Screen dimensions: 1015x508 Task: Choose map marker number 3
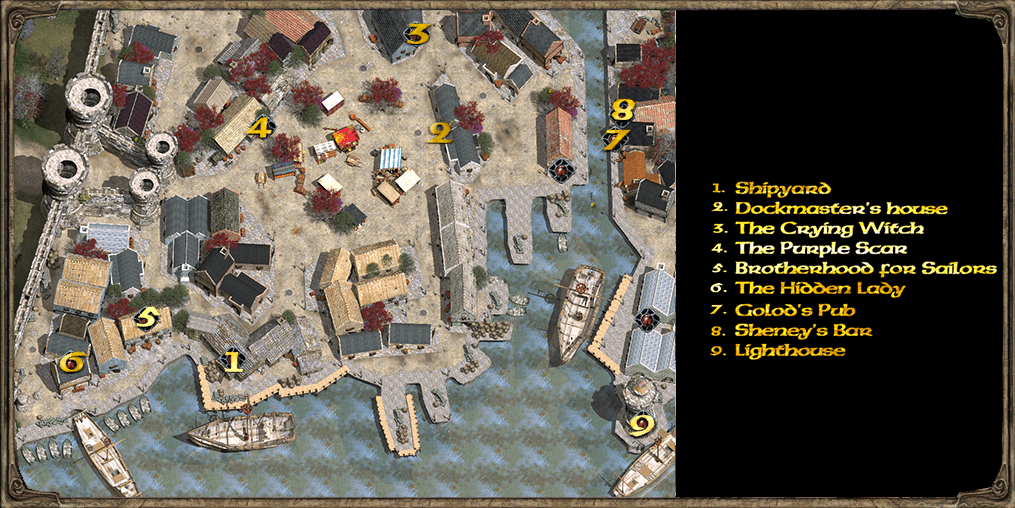[x=417, y=35]
